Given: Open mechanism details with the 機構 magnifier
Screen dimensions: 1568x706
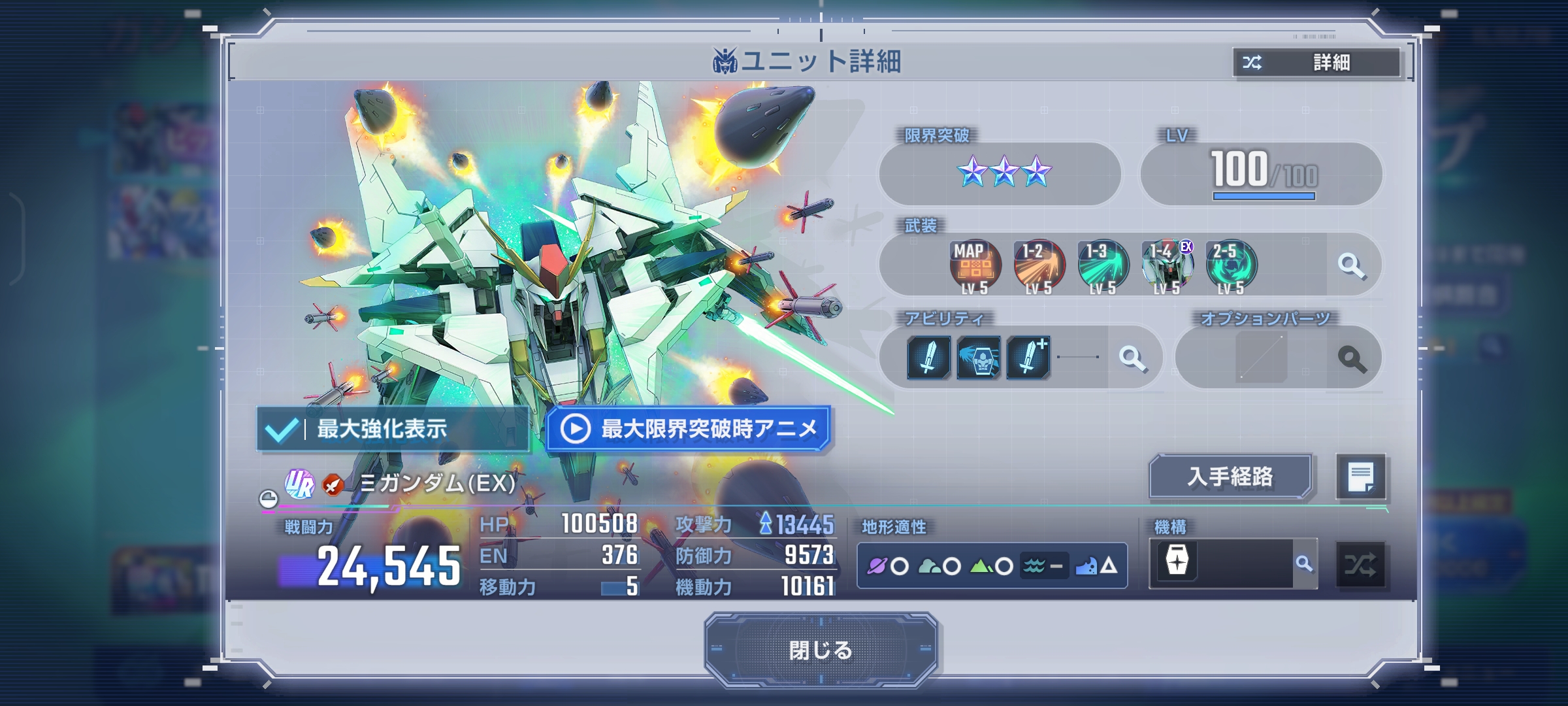Looking at the screenshot, I should tap(1304, 563).
